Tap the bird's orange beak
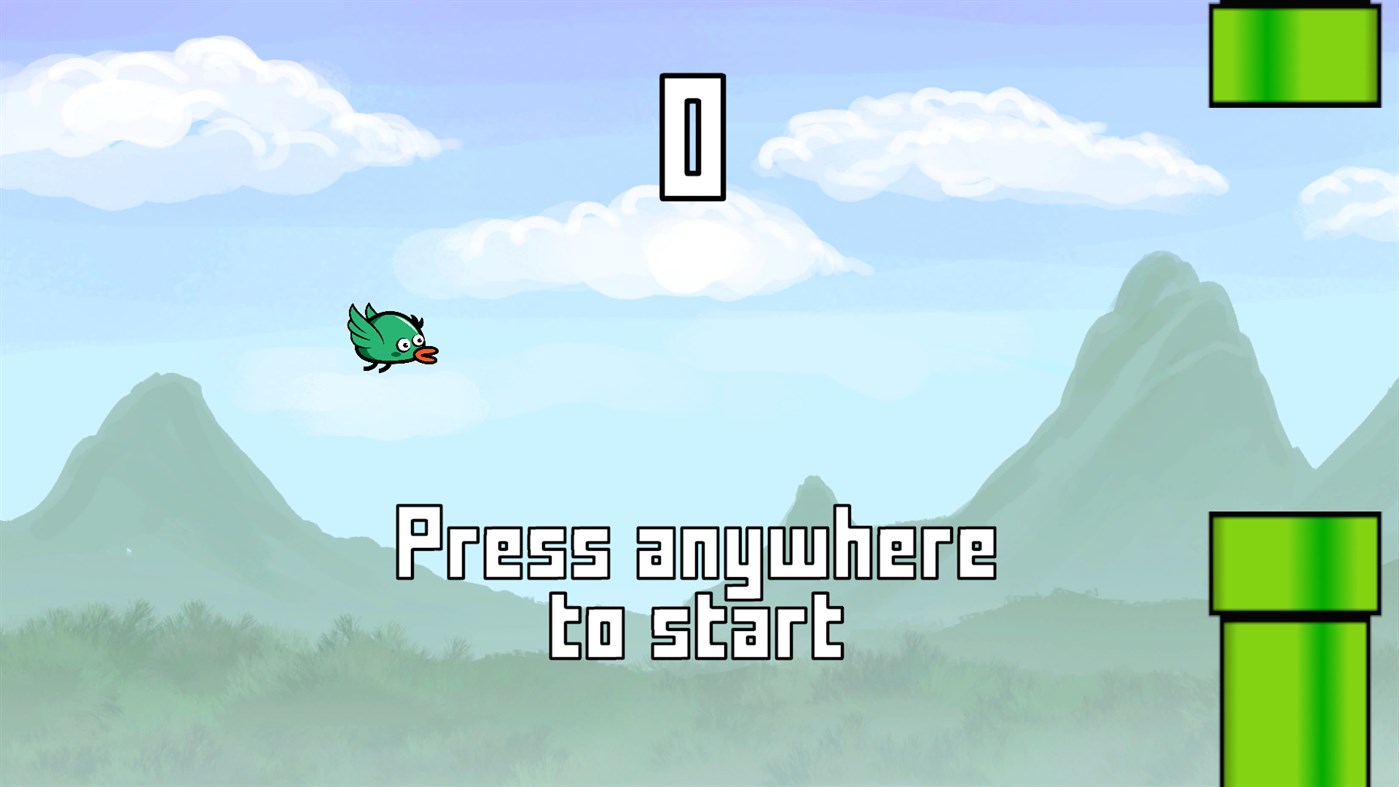Viewport: 1399px width, 787px height. pos(426,354)
